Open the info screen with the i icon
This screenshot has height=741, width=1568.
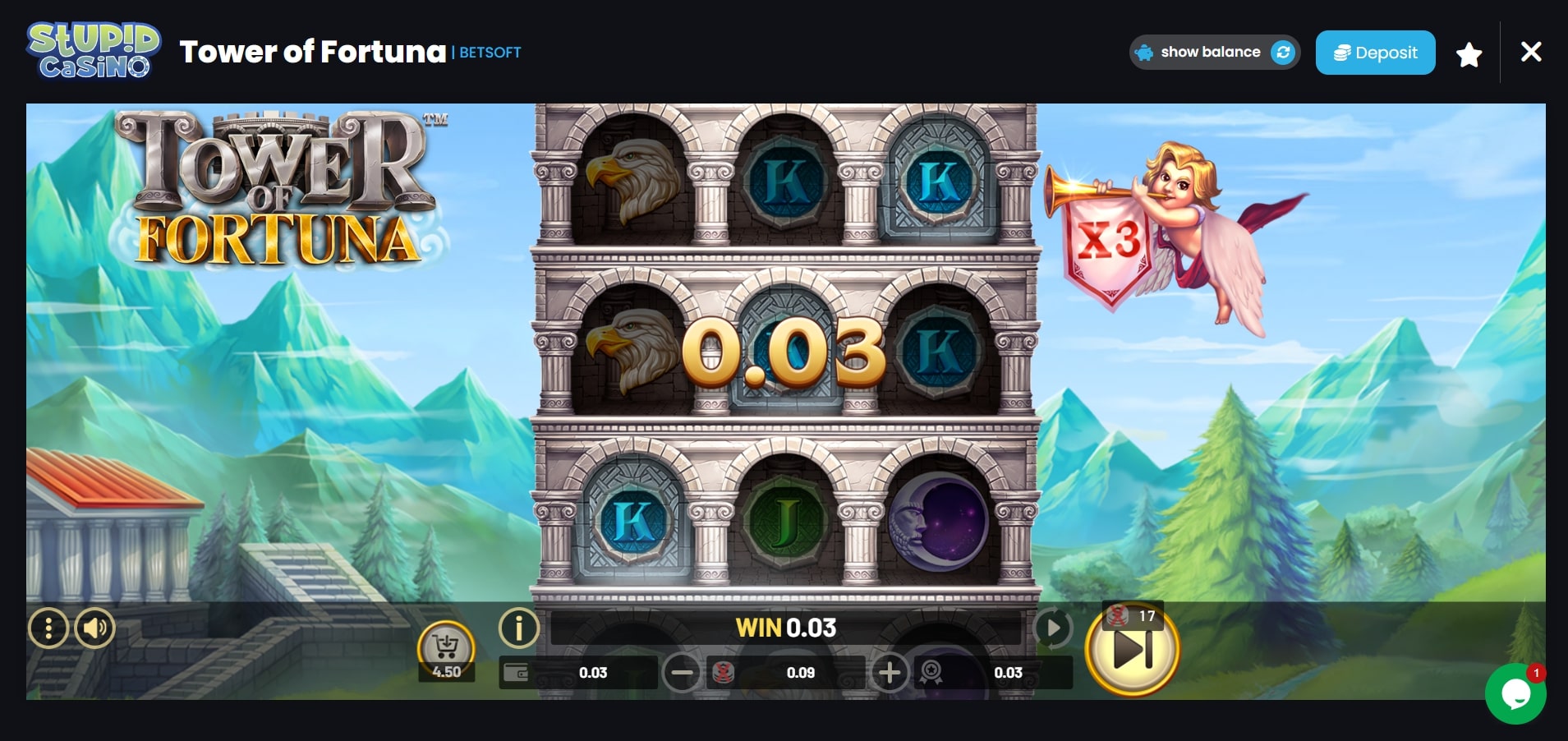[517, 628]
